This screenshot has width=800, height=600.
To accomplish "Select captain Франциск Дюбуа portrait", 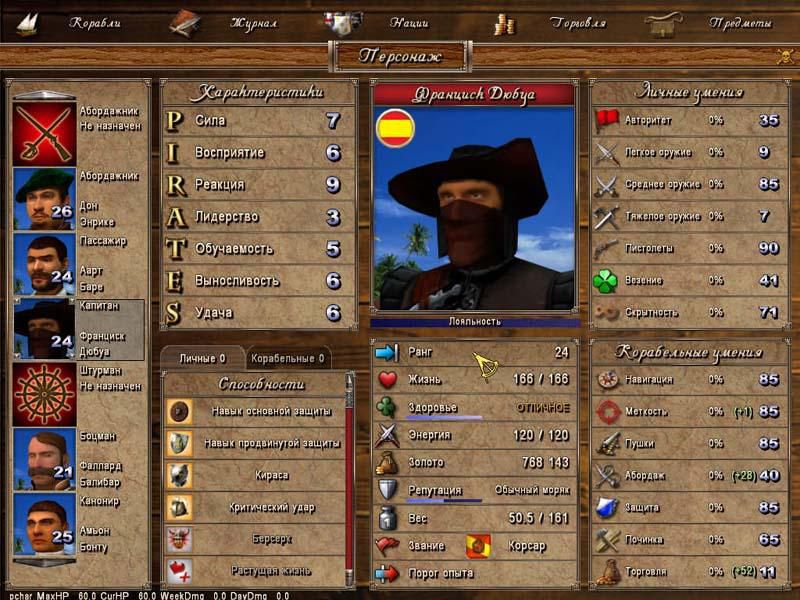I will pyautogui.click(x=44, y=328).
